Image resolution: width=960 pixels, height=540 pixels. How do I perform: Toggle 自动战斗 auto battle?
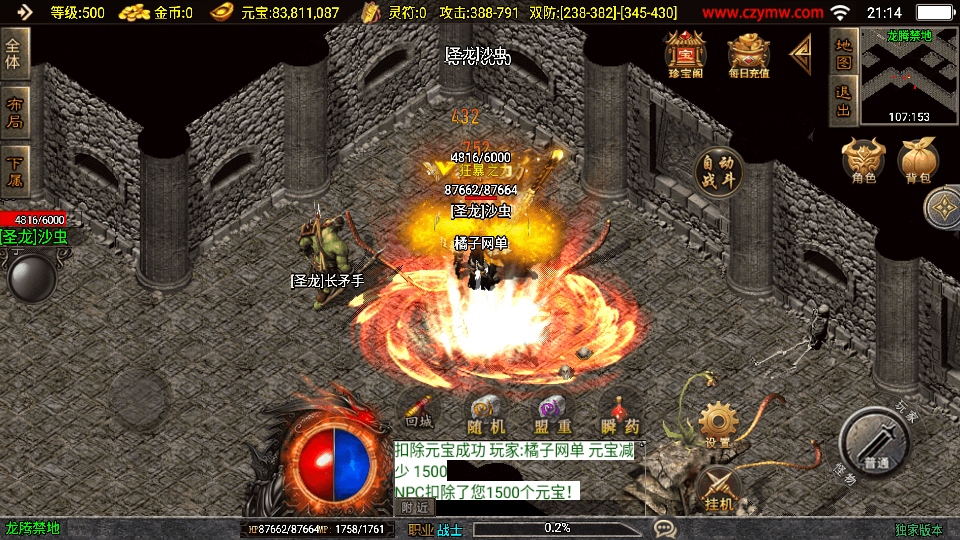click(719, 172)
